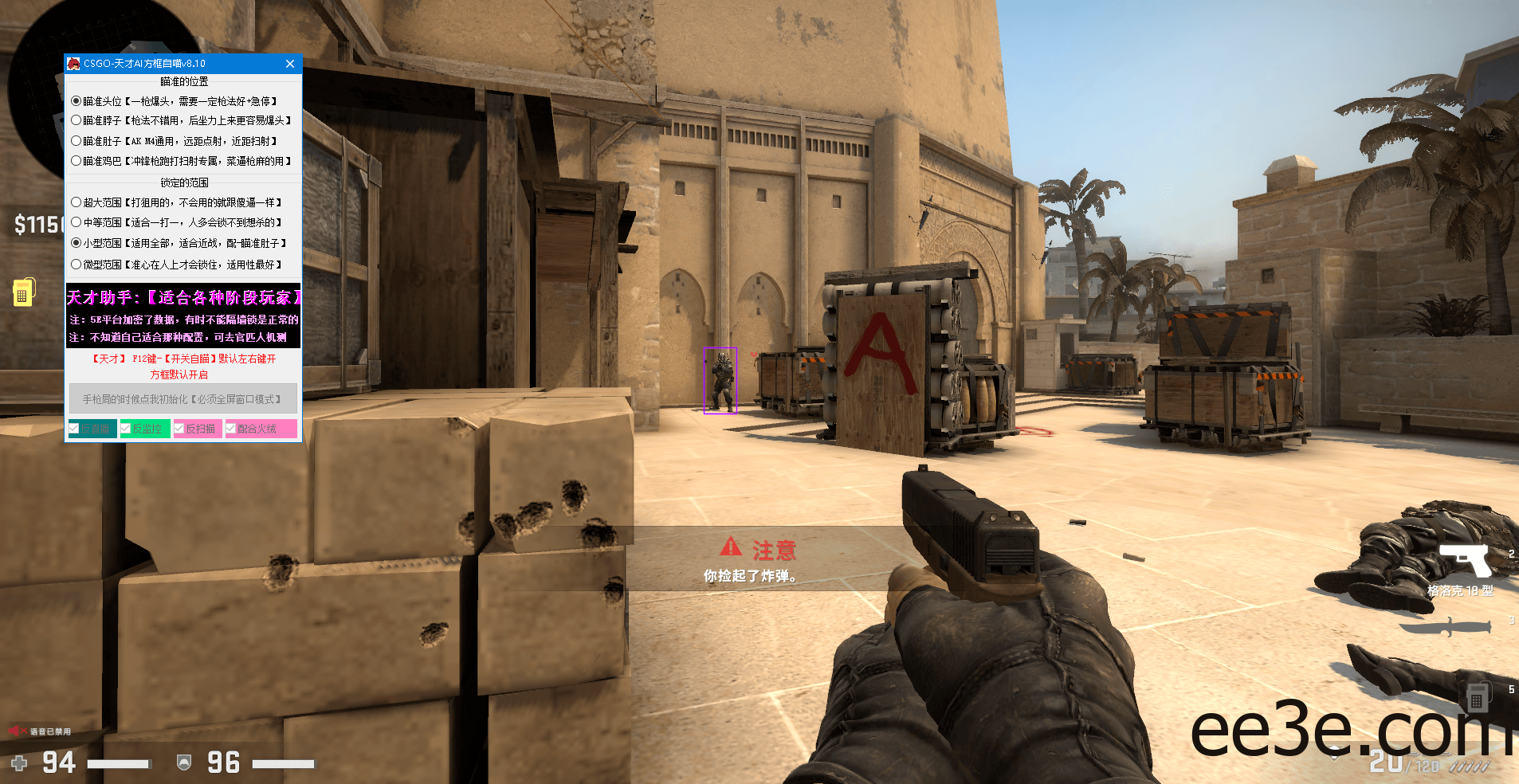Click the health cross icon beside 94
The image size is (1519, 784).
(x=20, y=762)
